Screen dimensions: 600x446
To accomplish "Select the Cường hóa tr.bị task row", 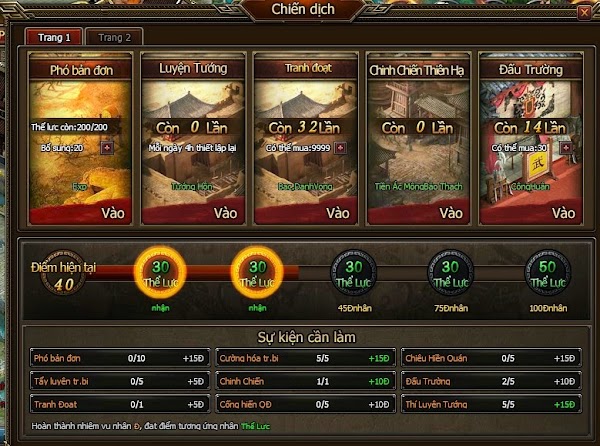I will [303, 357].
